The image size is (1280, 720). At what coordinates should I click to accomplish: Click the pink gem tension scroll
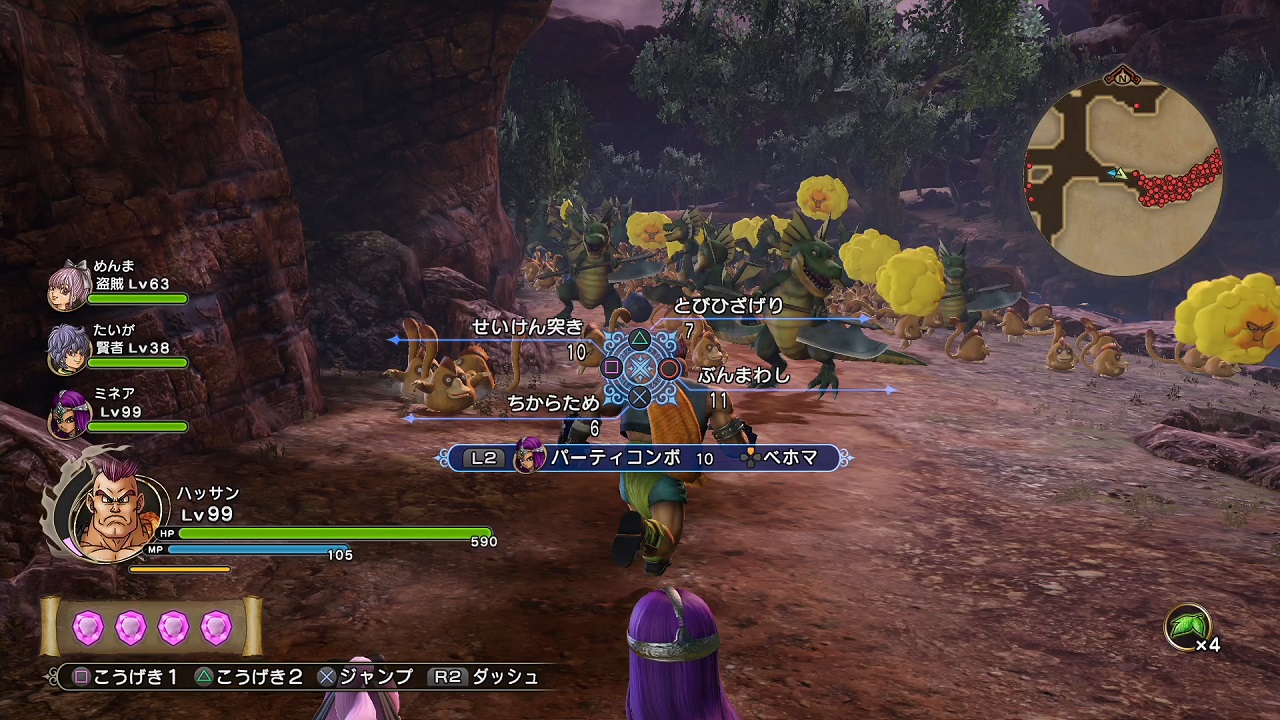(152, 628)
